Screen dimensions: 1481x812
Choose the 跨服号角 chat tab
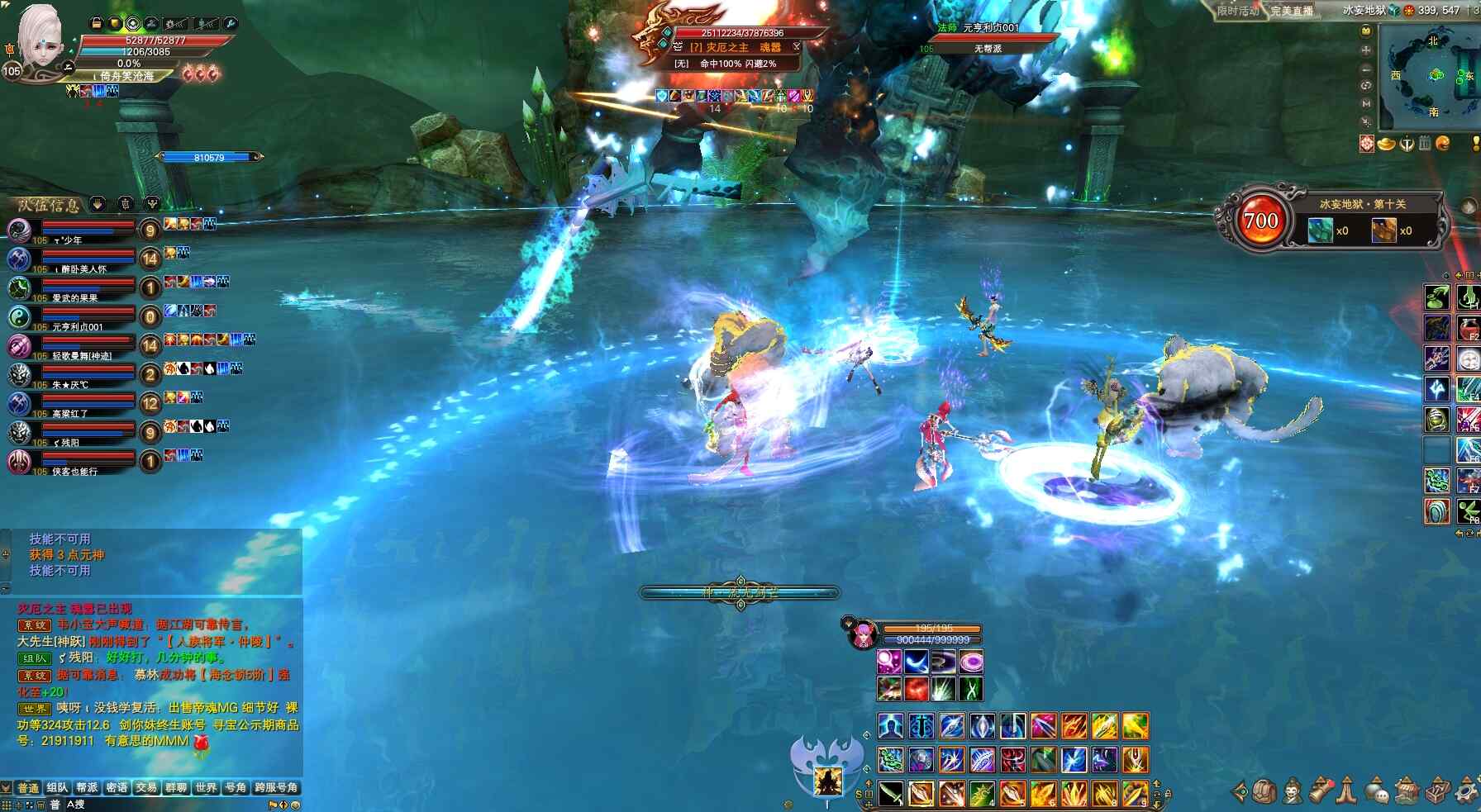coord(276,788)
